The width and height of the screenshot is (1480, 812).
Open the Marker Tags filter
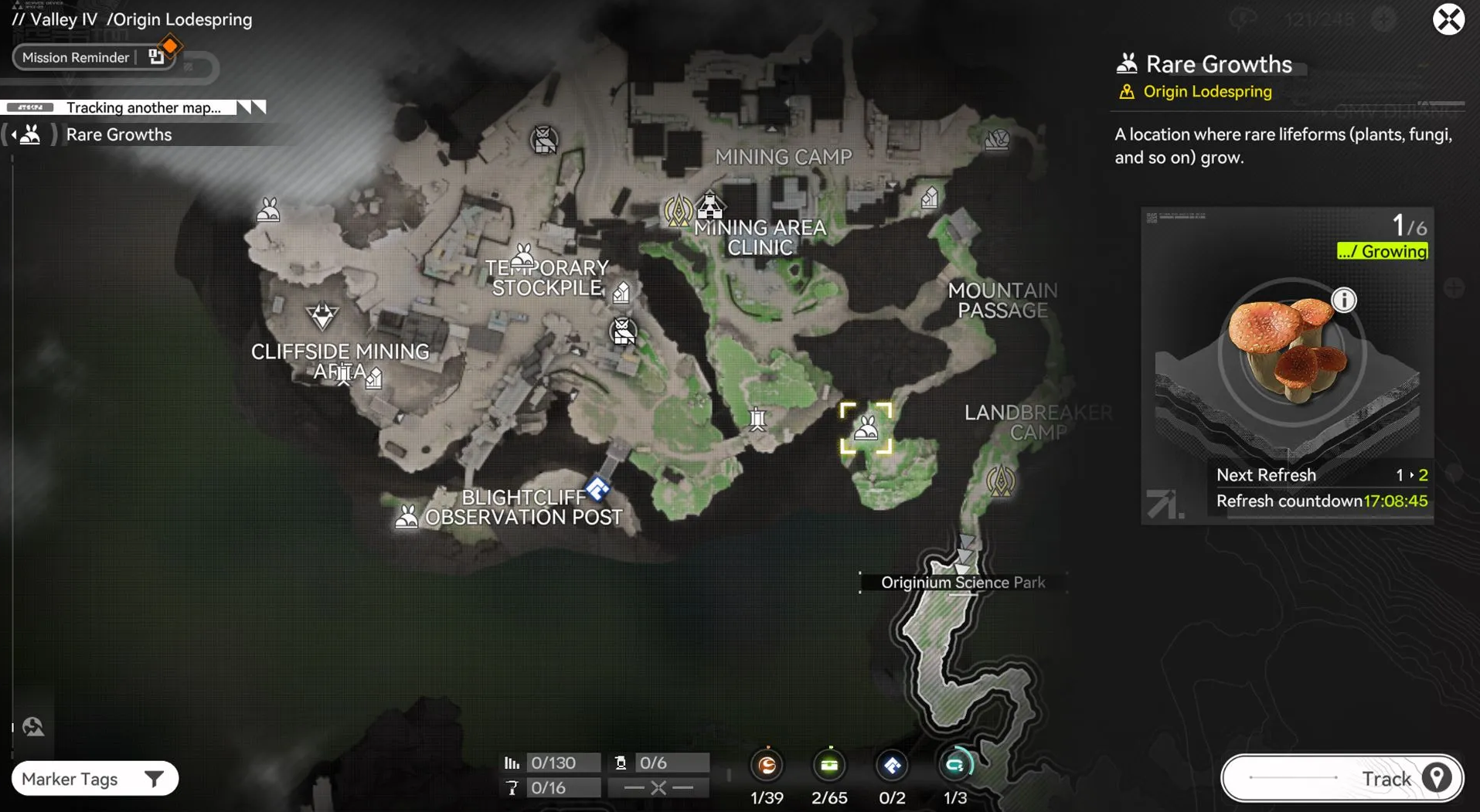pyautogui.click(x=94, y=779)
